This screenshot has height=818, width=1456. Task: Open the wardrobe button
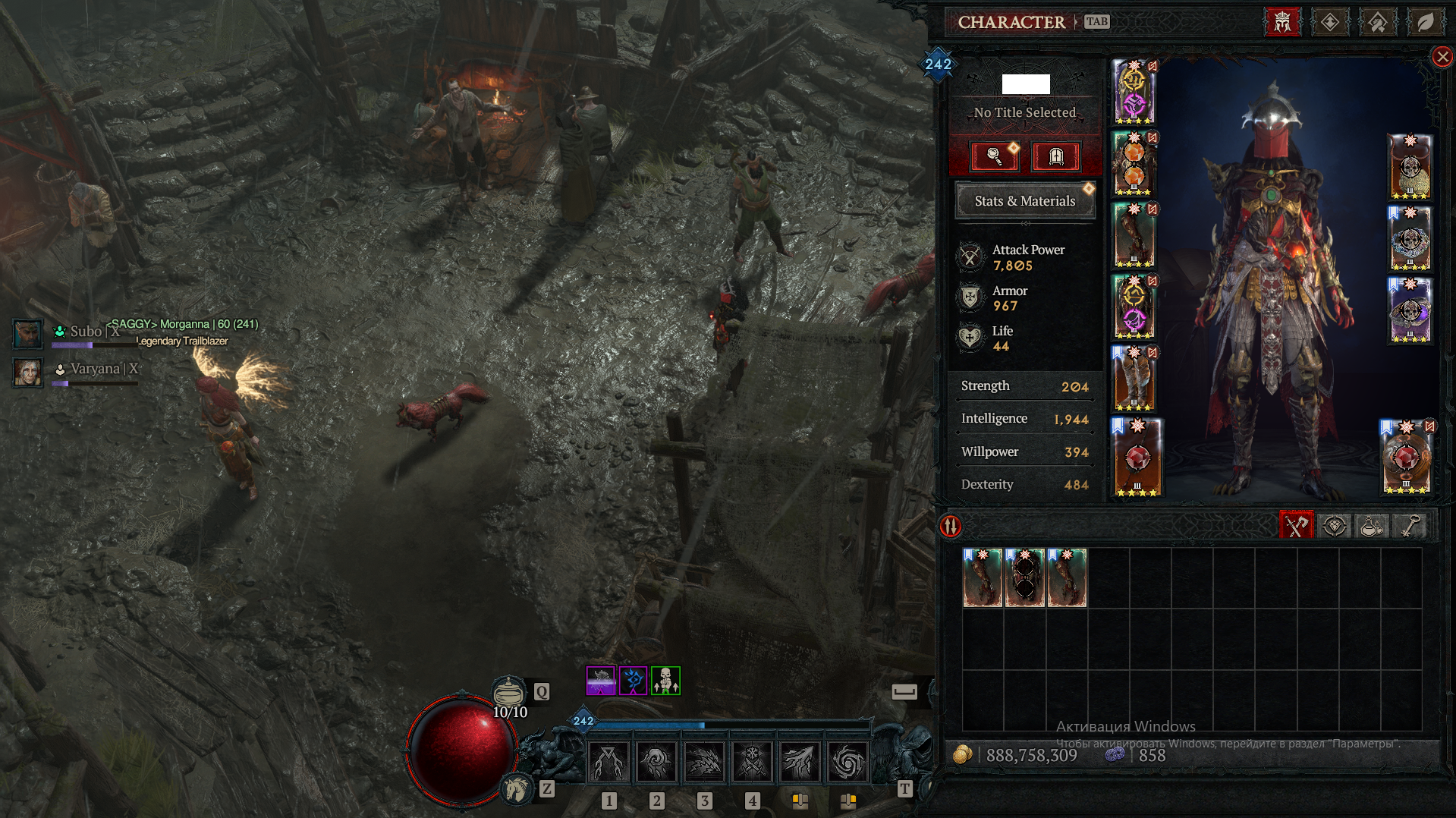(x=1055, y=156)
